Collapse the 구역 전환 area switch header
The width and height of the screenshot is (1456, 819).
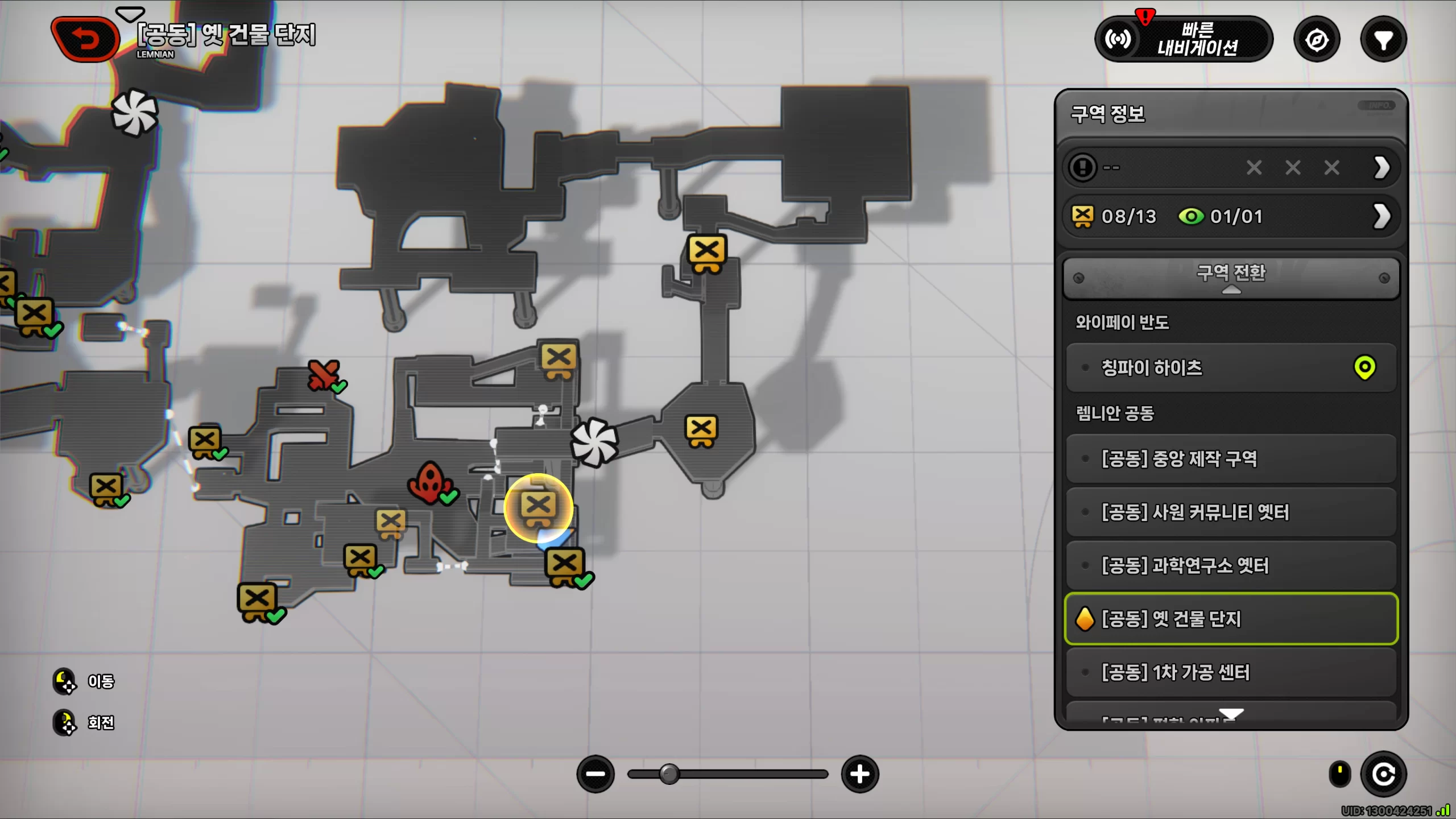tap(1231, 278)
